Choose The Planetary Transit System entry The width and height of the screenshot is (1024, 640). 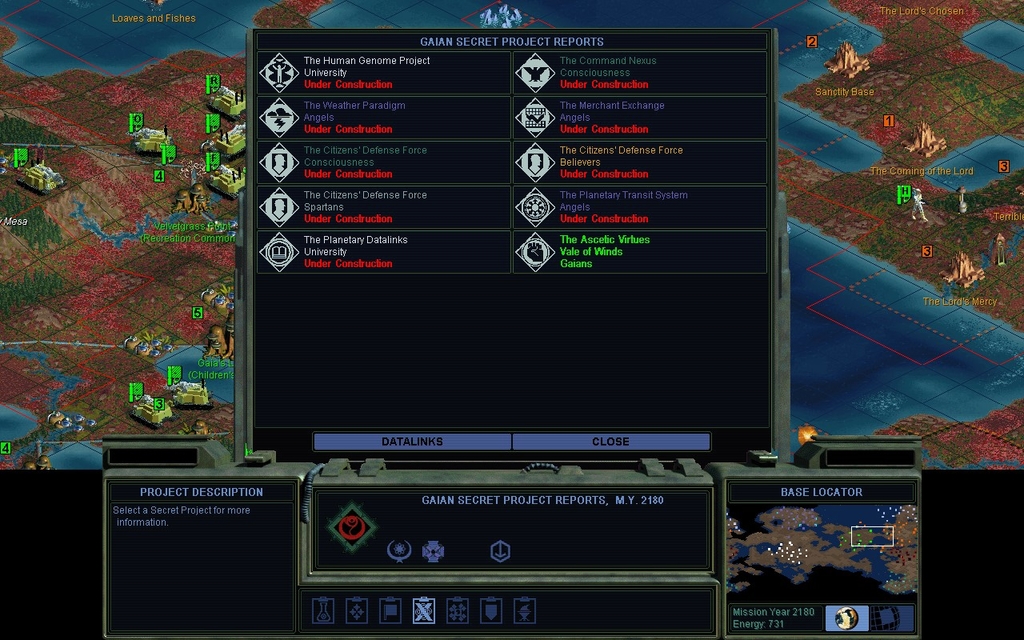point(640,207)
